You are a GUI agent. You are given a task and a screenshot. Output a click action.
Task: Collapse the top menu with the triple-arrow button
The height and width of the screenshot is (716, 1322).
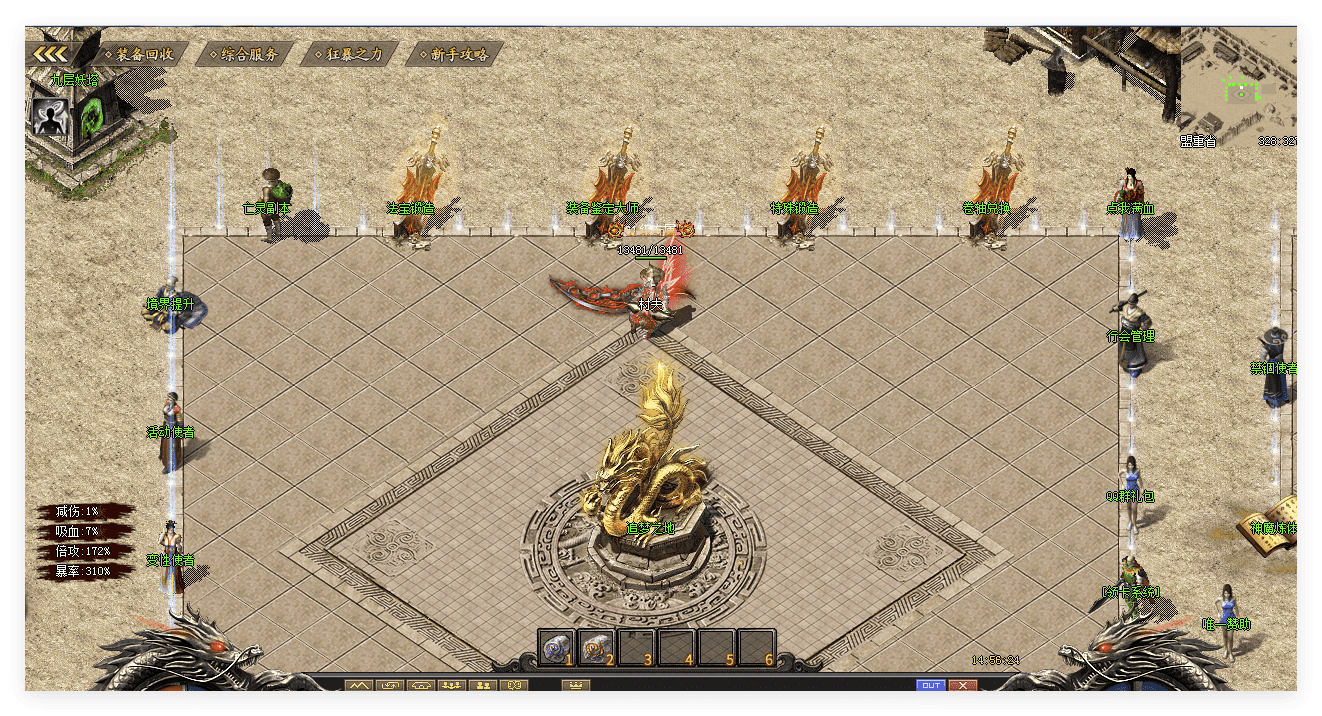tap(50, 54)
